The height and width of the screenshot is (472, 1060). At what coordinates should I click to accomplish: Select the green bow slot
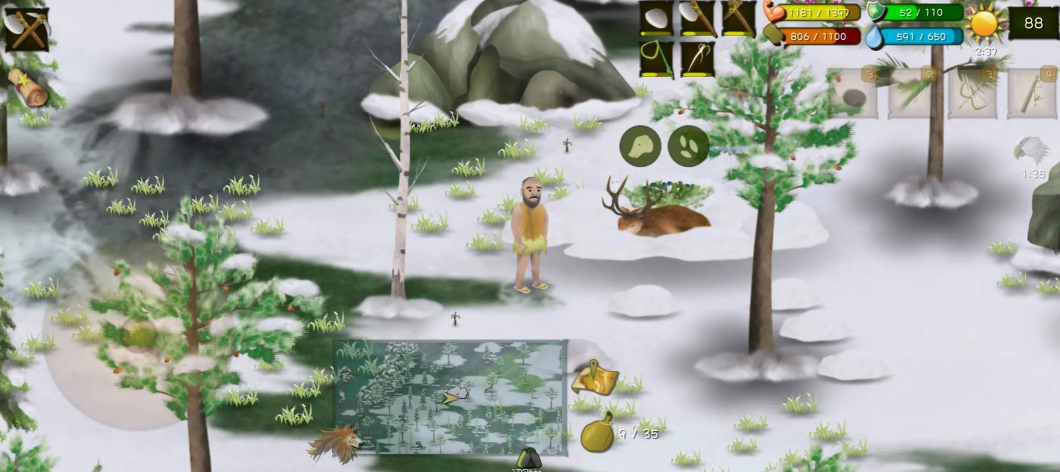click(656, 59)
